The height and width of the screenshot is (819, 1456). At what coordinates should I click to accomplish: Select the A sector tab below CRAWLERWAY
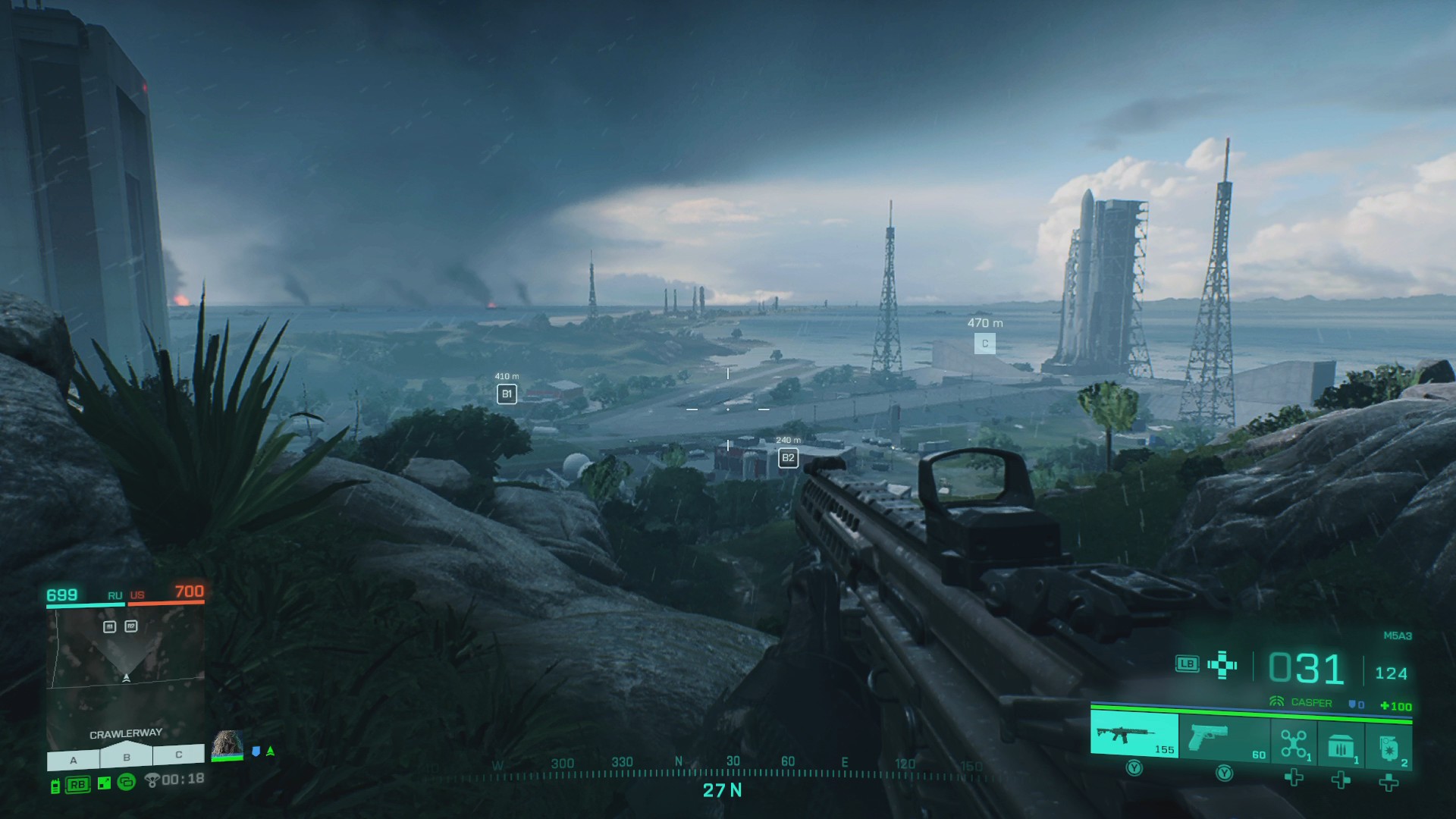coord(72,757)
